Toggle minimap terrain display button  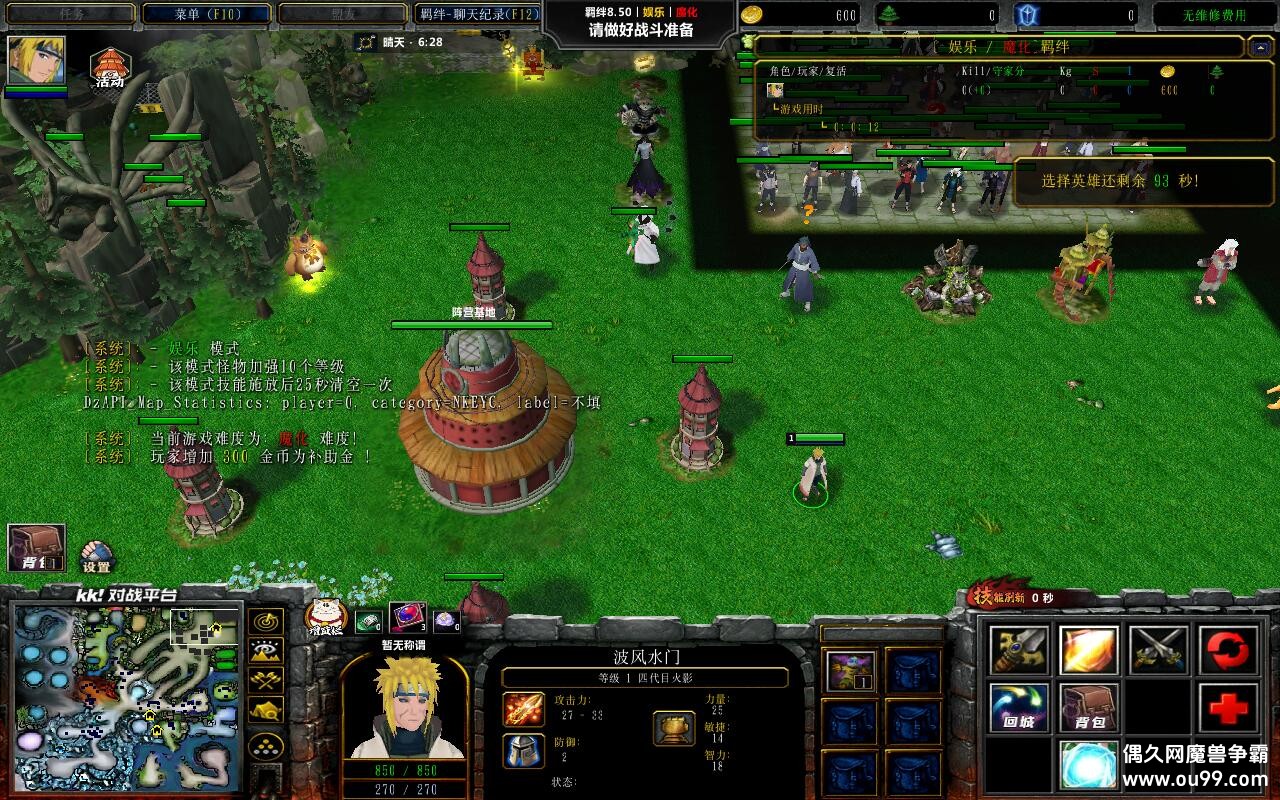click(x=265, y=652)
